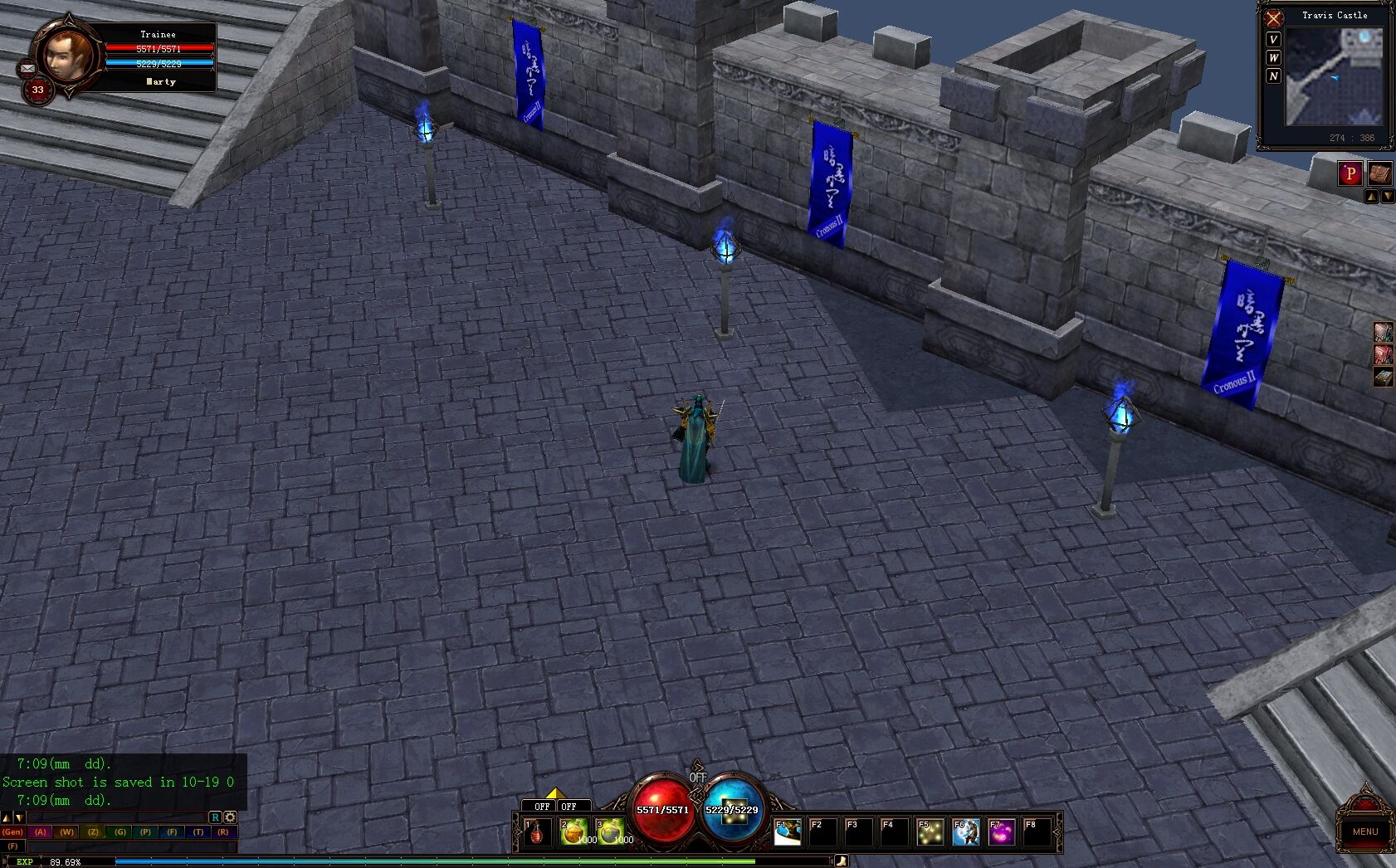Click the Trainee character portrait
The height and width of the screenshot is (868, 1396).
68,55
